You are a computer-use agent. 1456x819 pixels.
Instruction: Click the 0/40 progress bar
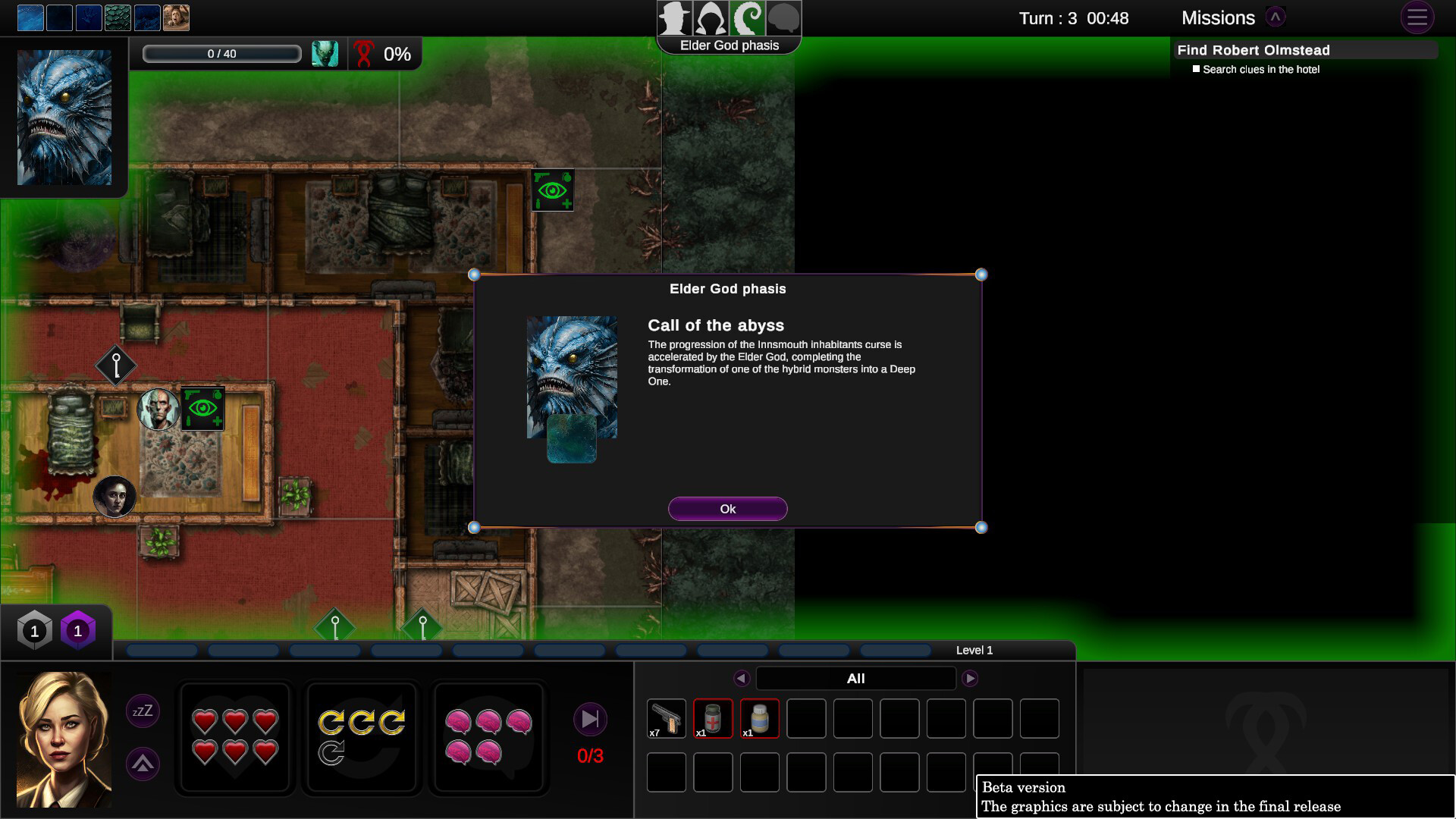point(221,53)
